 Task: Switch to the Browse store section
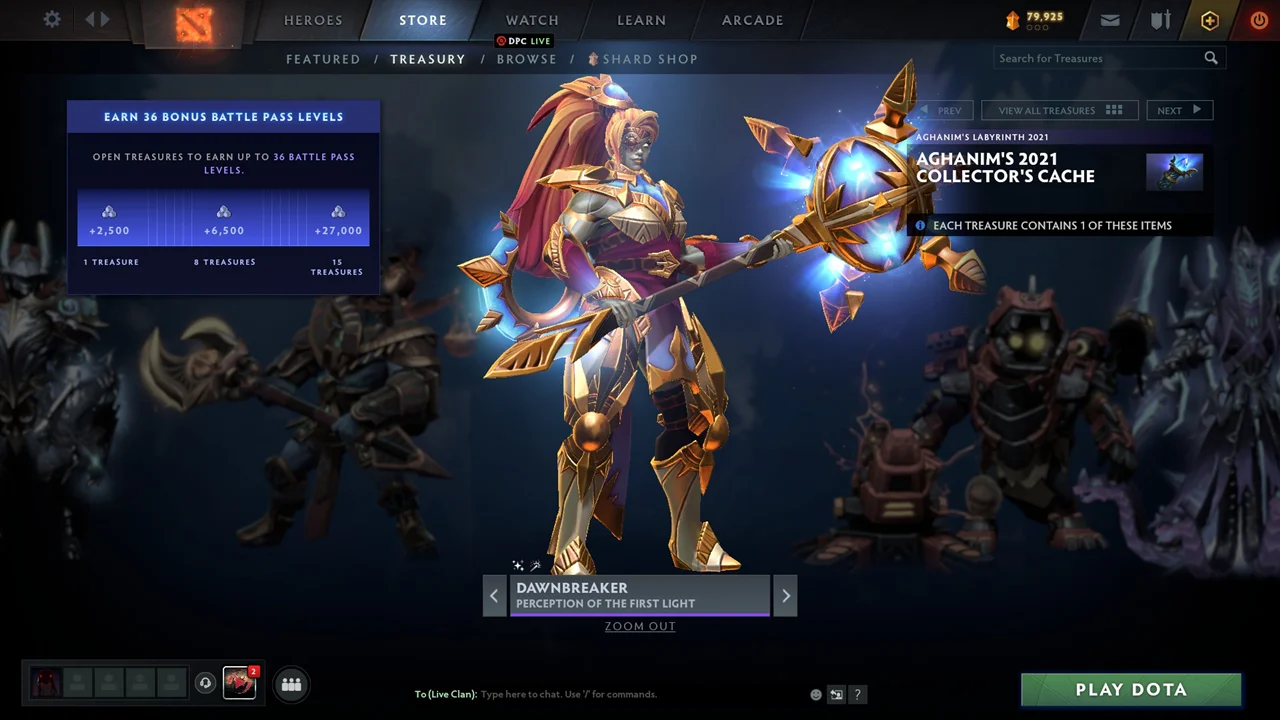pos(527,59)
